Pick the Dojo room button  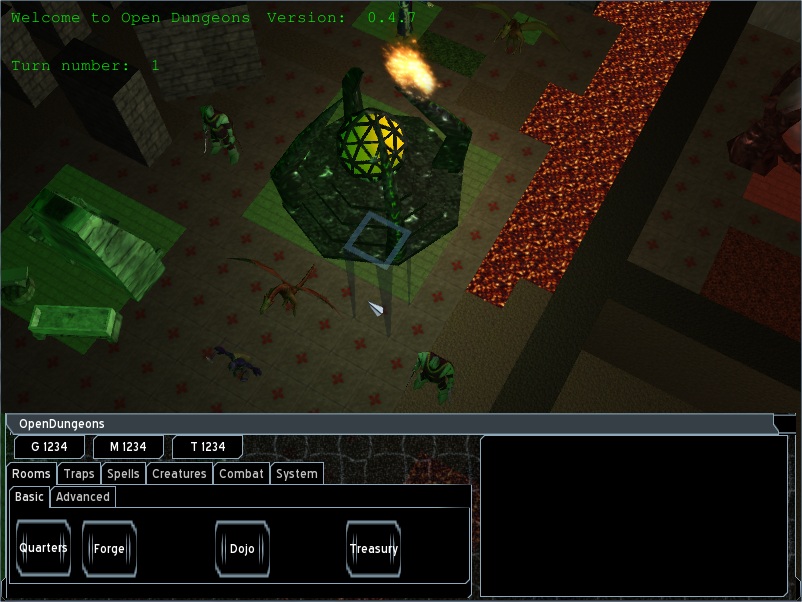click(x=242, y=549)
